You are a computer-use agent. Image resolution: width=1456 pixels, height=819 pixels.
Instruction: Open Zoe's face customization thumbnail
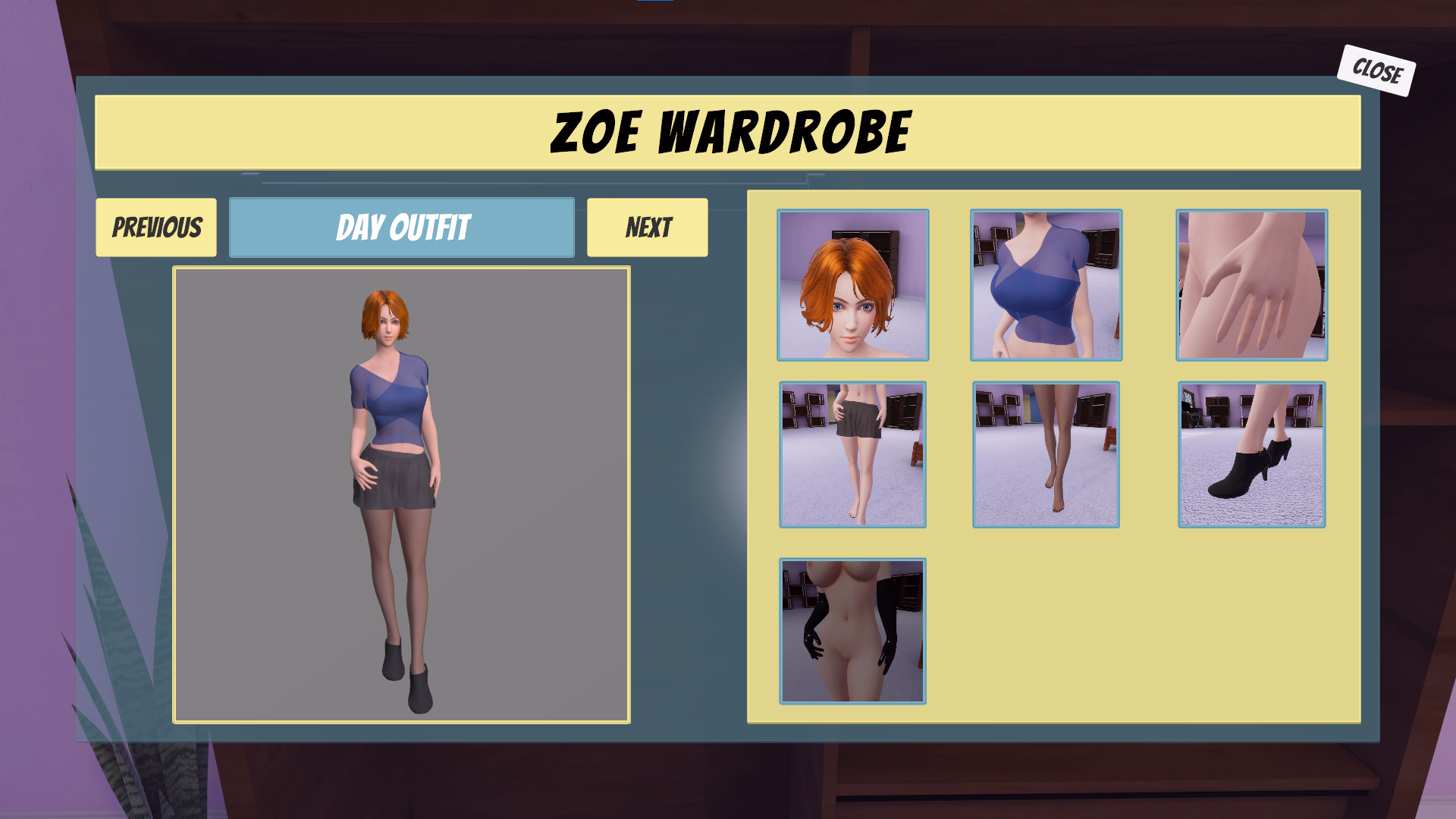coord(852,284)
